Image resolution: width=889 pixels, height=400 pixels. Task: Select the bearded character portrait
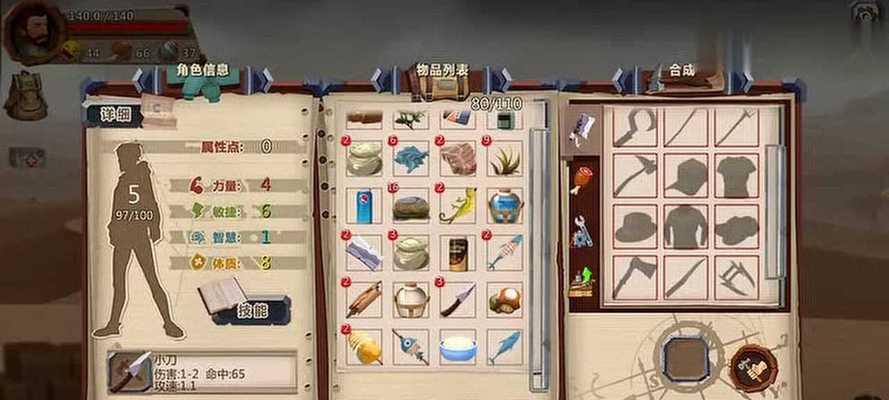33,32
